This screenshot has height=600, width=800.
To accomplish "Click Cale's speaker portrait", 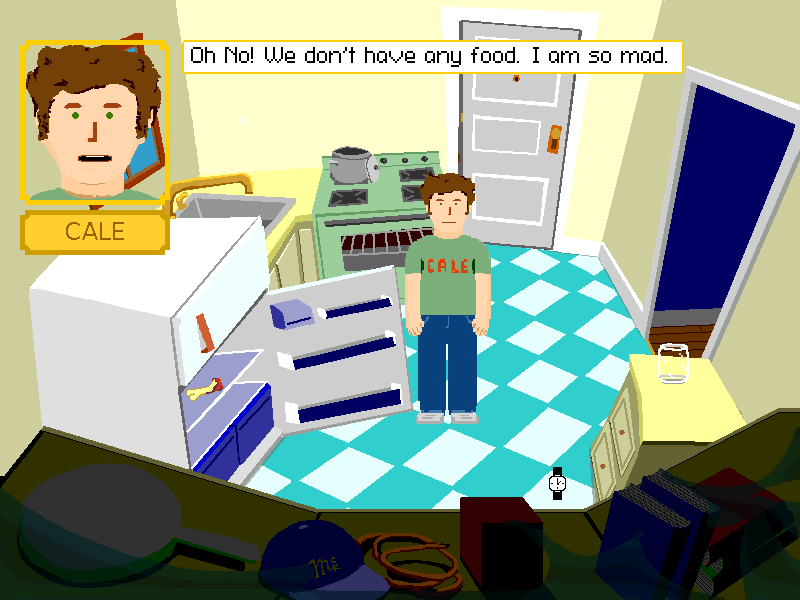I will pyautogui.click(x=94, y=122).
